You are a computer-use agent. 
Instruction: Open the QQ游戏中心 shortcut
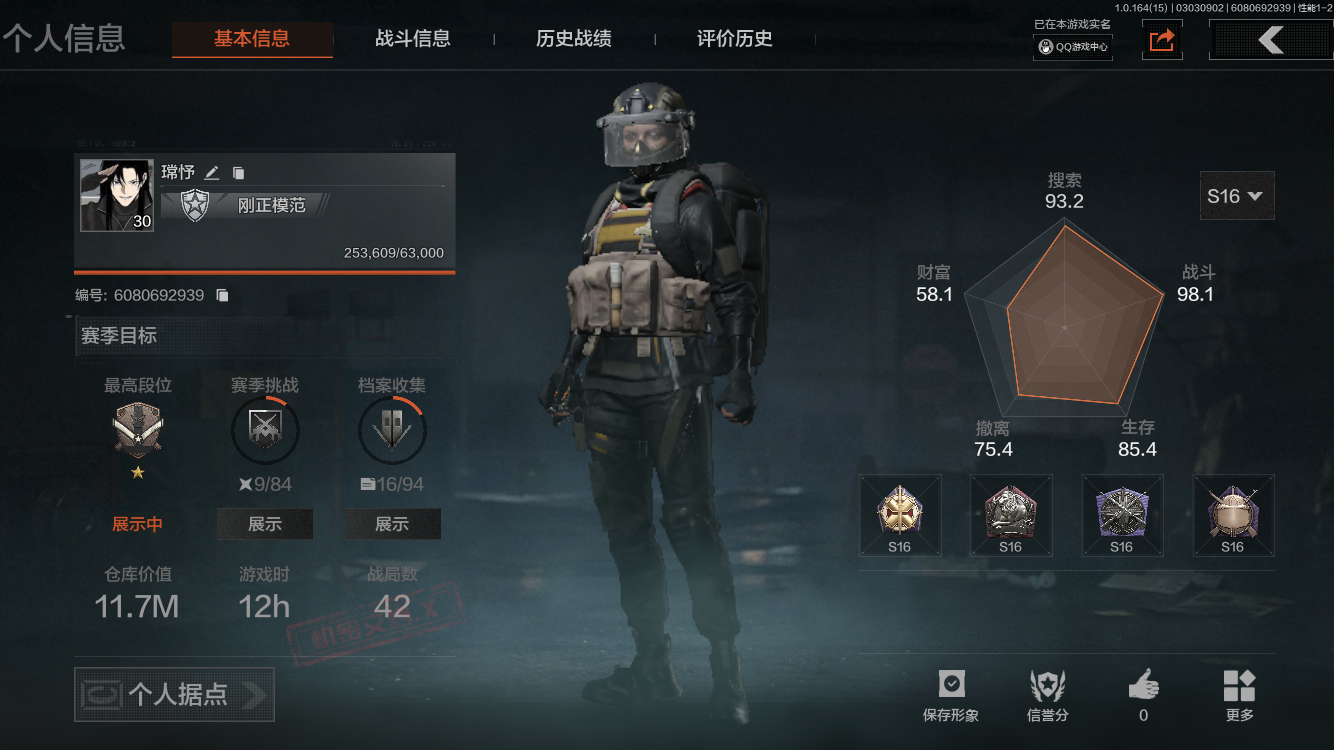pos(1071,46)
